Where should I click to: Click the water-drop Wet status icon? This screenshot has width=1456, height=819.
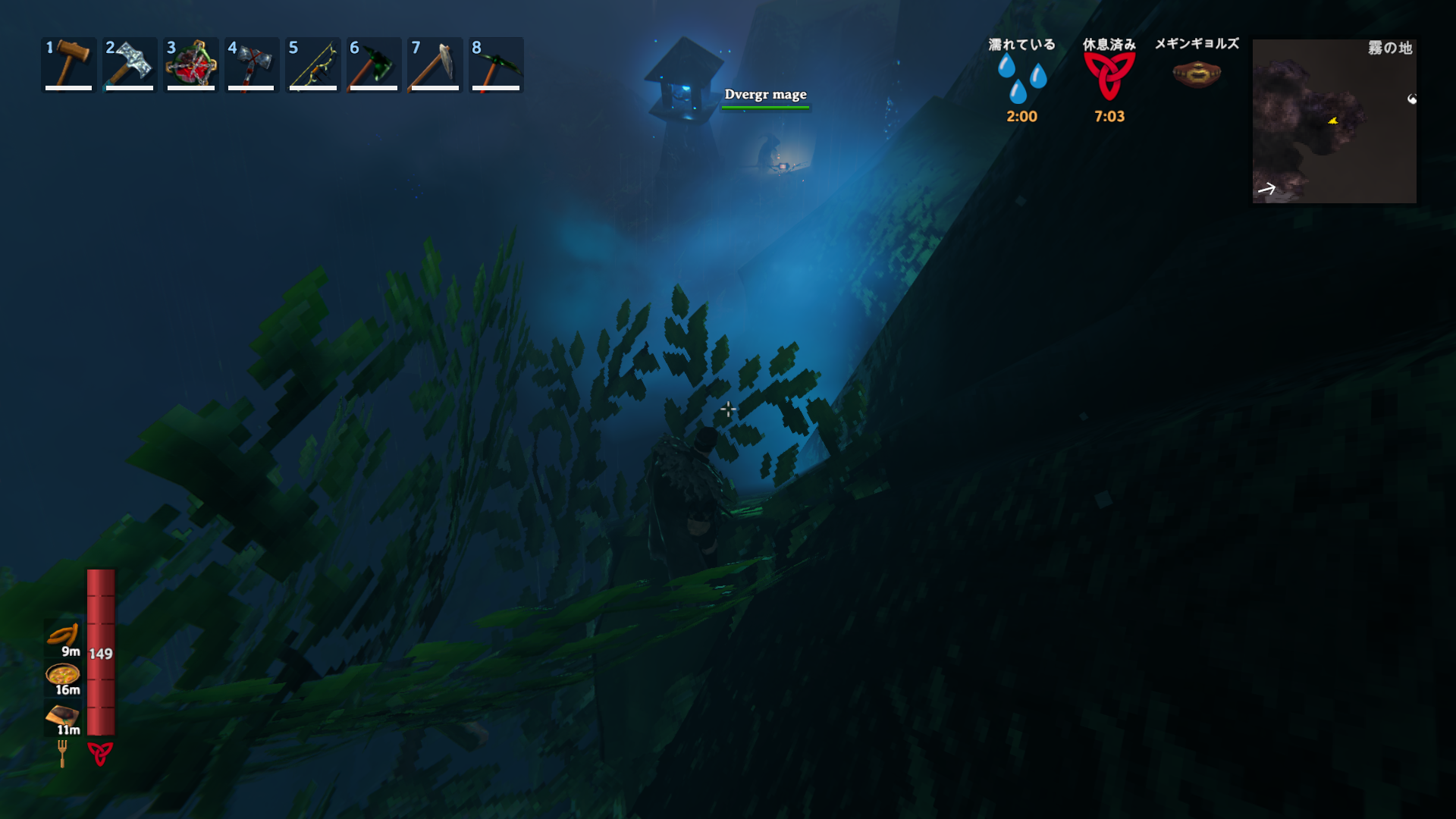coord(1021,77)
